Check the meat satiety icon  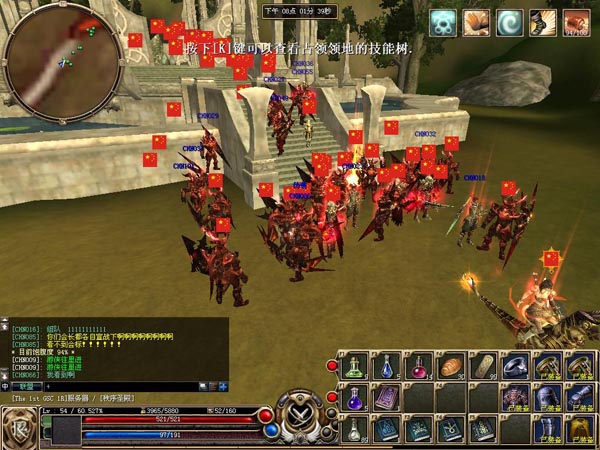click(x=576, y=23)
